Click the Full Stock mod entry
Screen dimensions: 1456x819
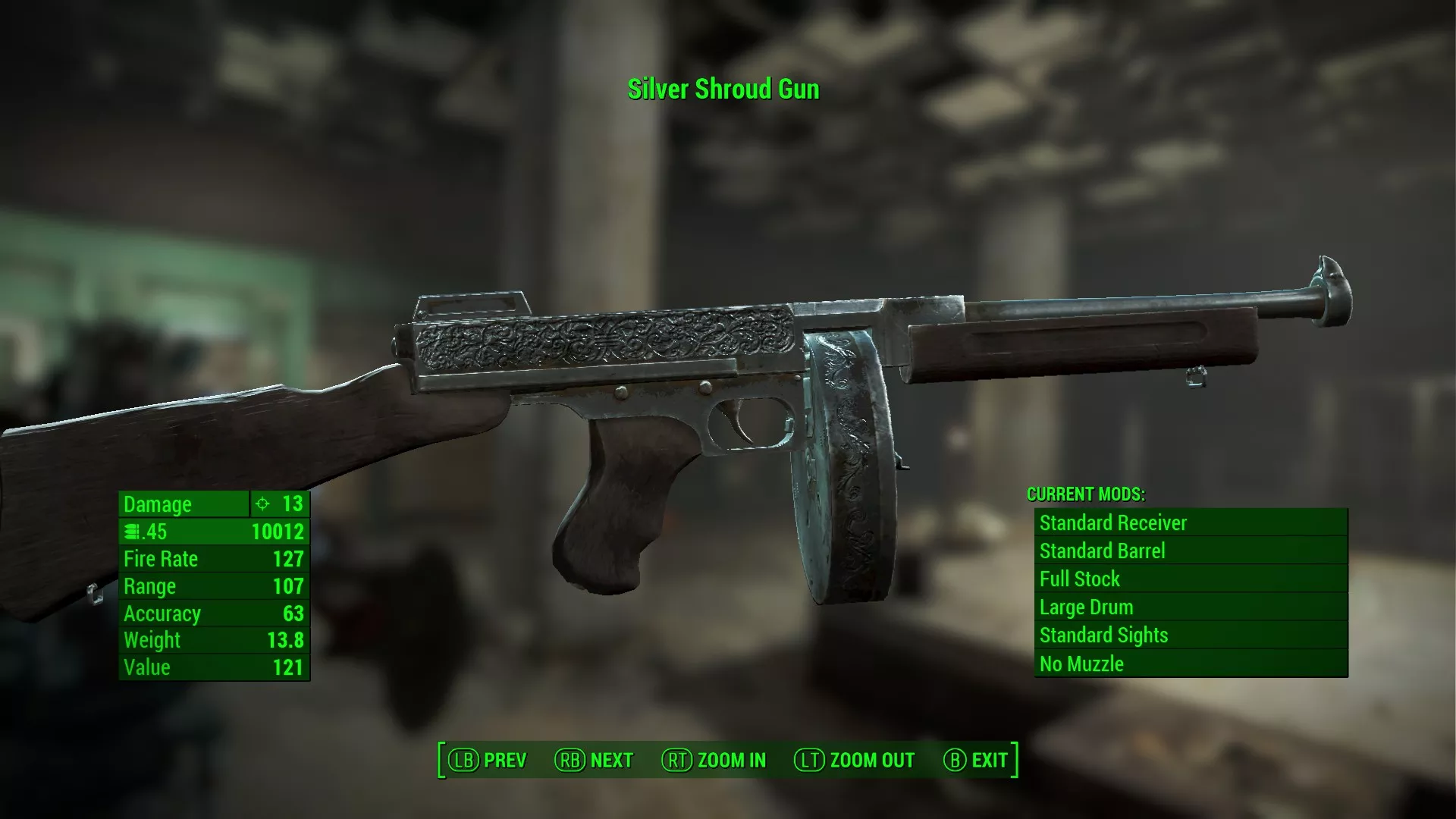coord(1190,579)
